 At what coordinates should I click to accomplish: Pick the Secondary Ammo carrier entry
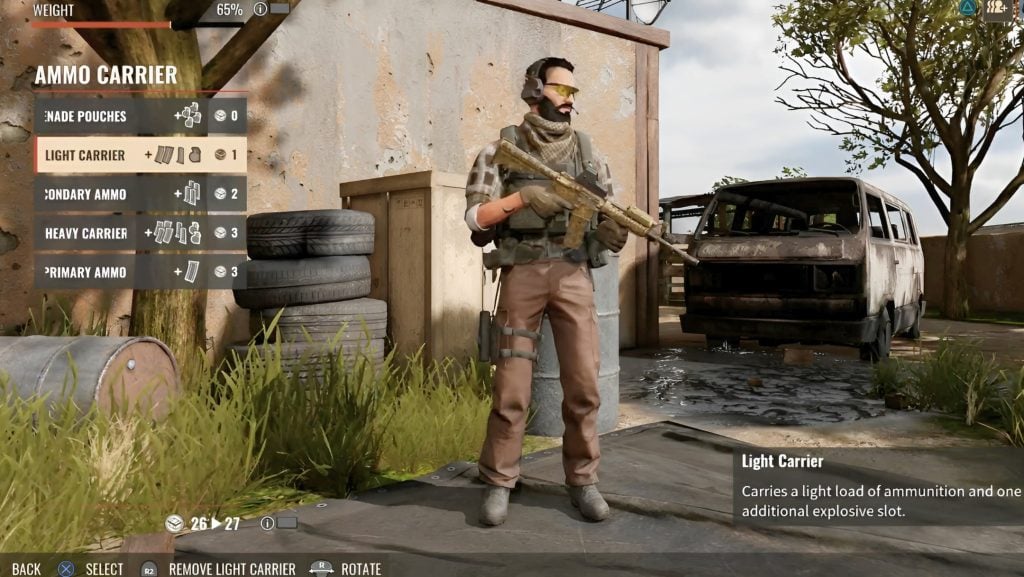pos(140,194)
